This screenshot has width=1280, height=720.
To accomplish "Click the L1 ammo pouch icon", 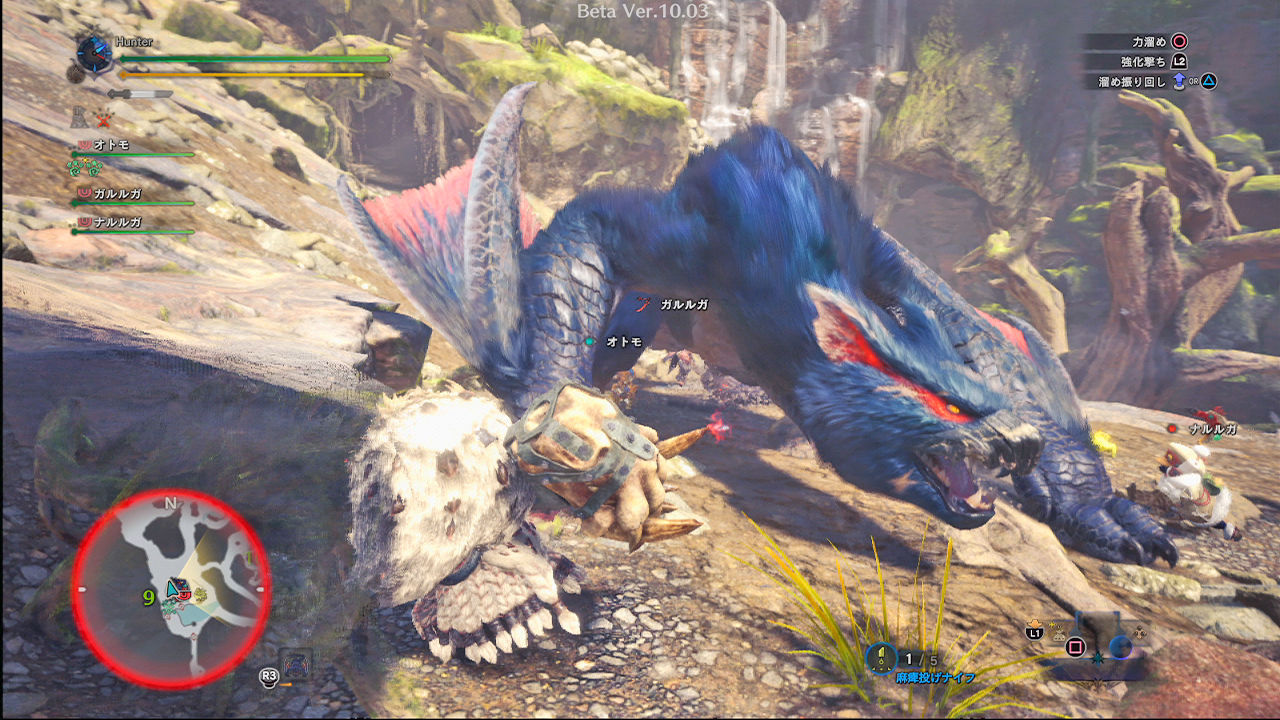I will click(1034, 633).
